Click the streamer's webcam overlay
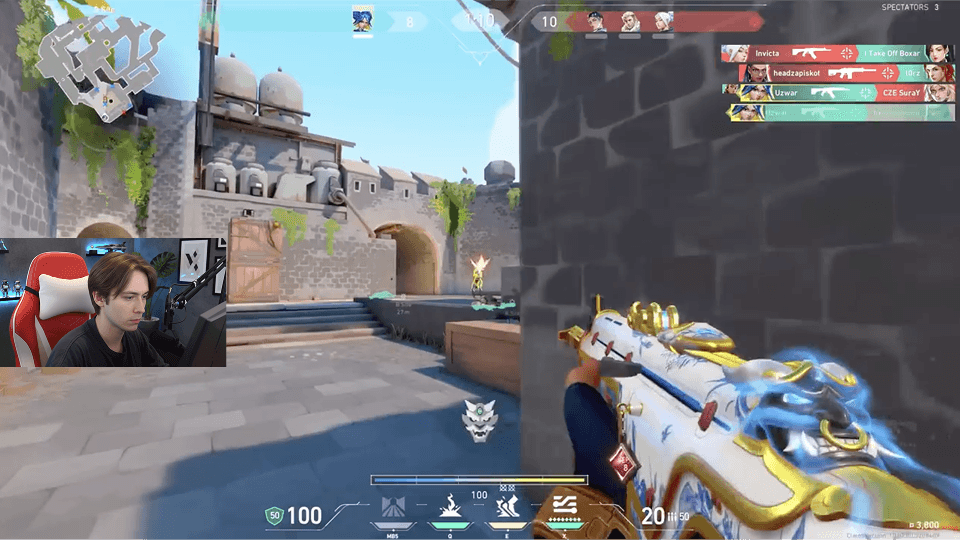Viewport: 960px width, 540px height. point(113,302)
